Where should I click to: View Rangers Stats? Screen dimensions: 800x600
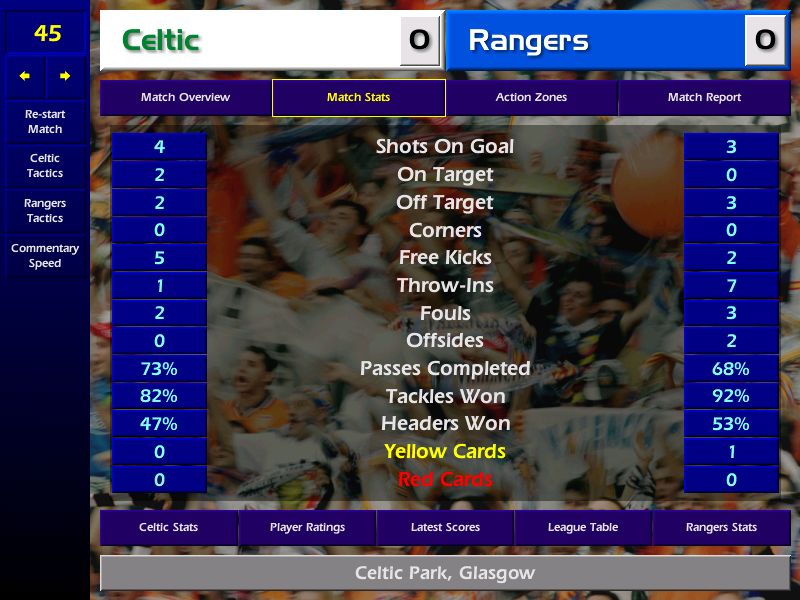tap(721, 527)
